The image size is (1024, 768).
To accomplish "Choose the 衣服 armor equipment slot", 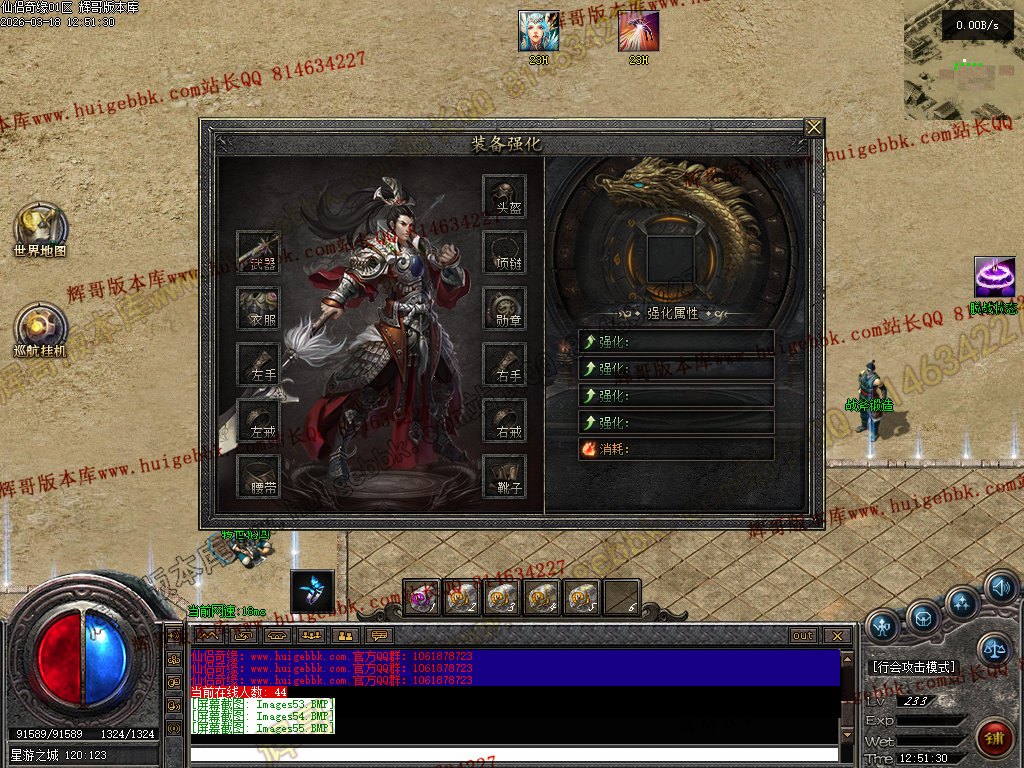I will coord(258,308).
